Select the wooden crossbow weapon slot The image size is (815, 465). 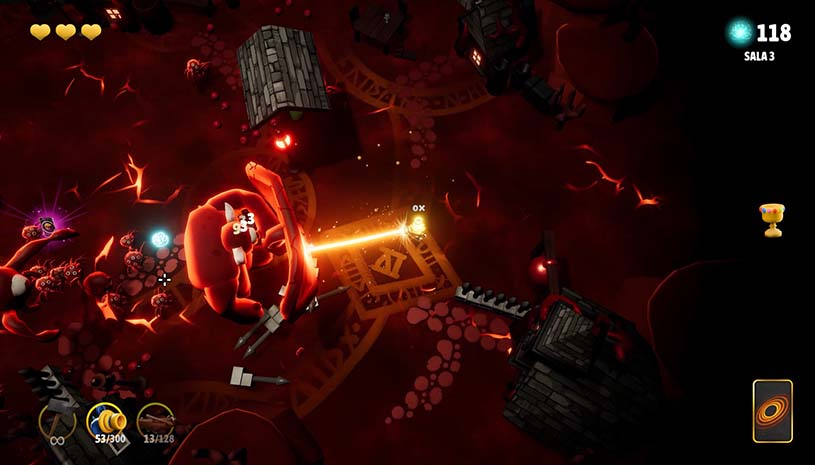[155, 421]
